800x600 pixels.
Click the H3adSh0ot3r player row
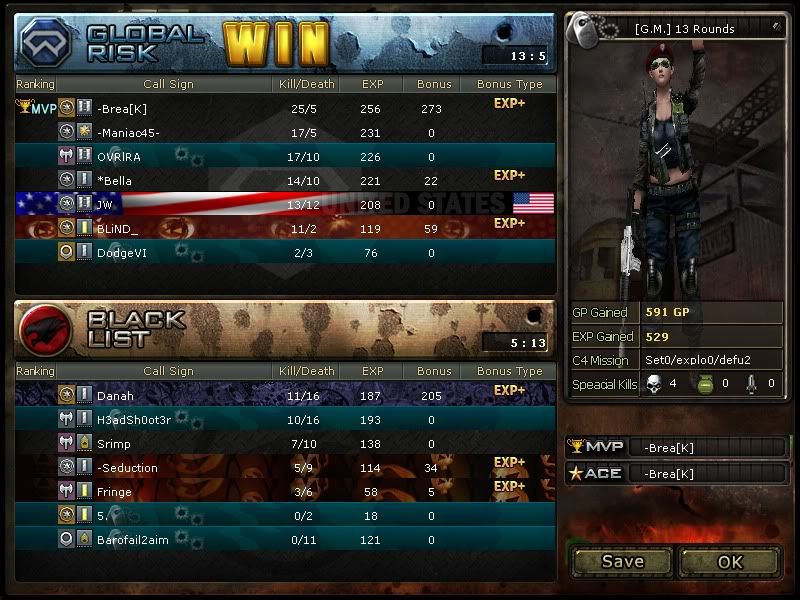coord(134,420)
